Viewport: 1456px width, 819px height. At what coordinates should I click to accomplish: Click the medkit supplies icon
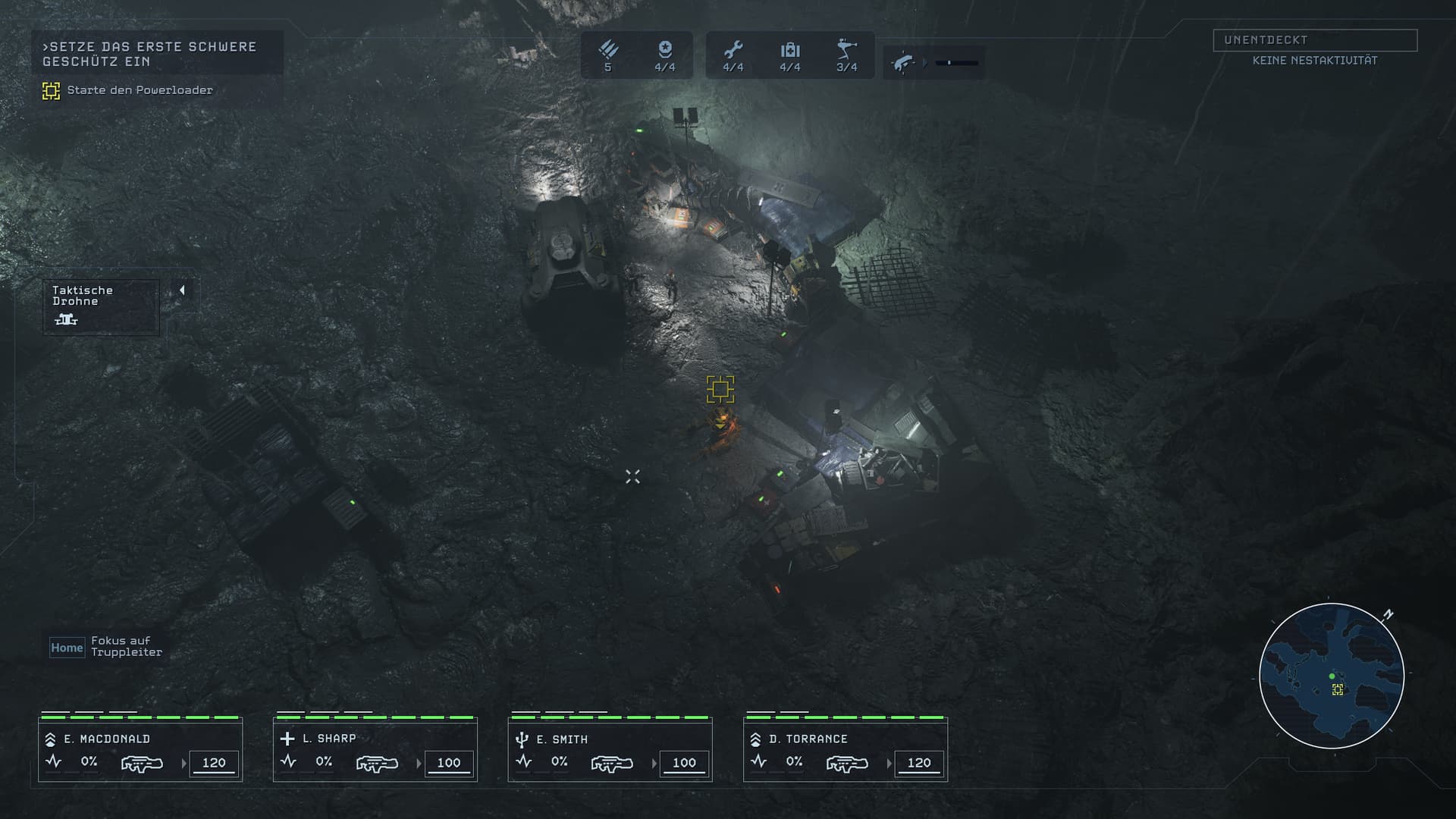tap(790, 51)
